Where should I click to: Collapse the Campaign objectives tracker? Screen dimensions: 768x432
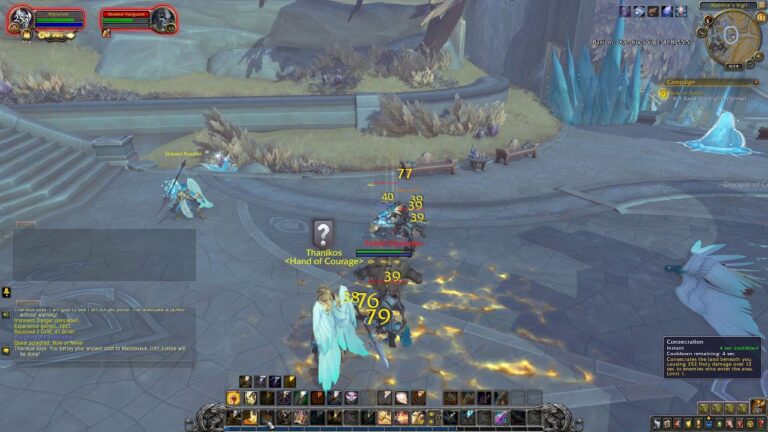pos(757,82)
